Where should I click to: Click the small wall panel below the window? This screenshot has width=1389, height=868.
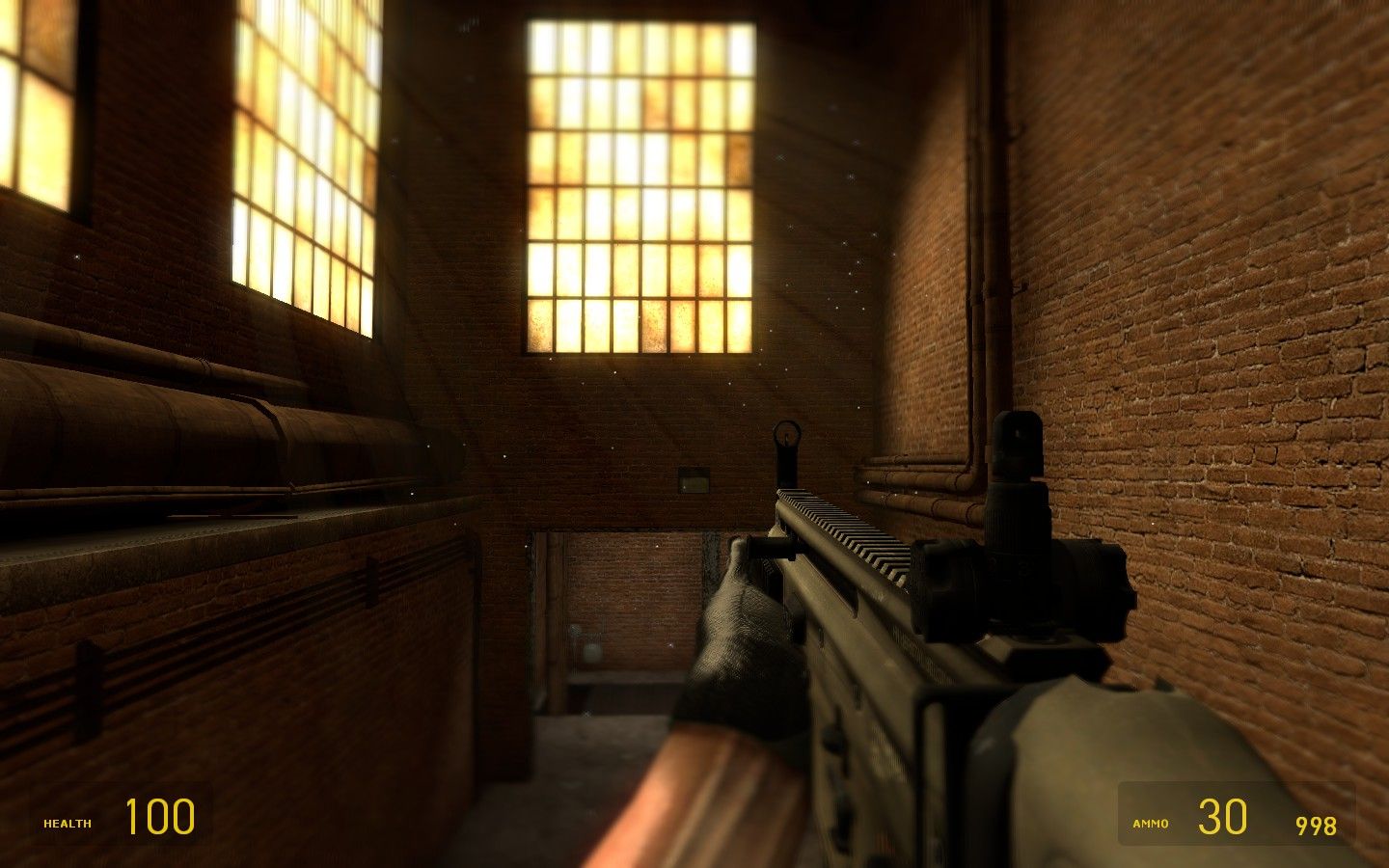[694, 477]
